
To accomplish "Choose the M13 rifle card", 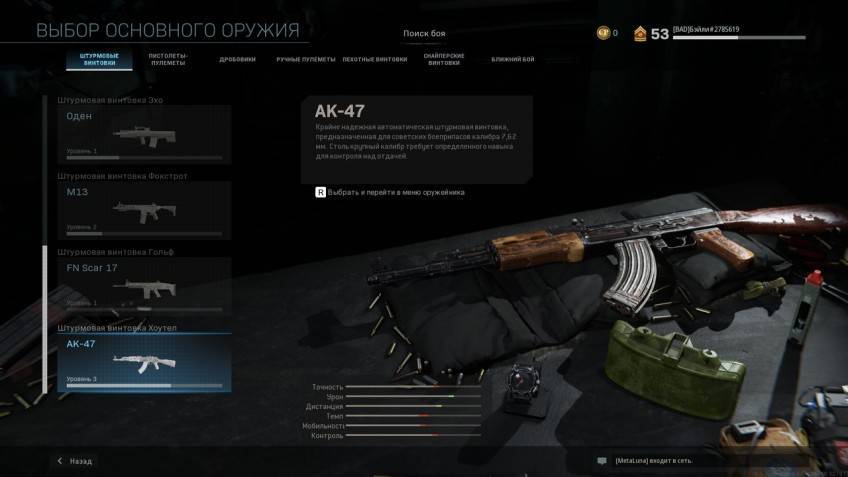I will tap(145, 210).
